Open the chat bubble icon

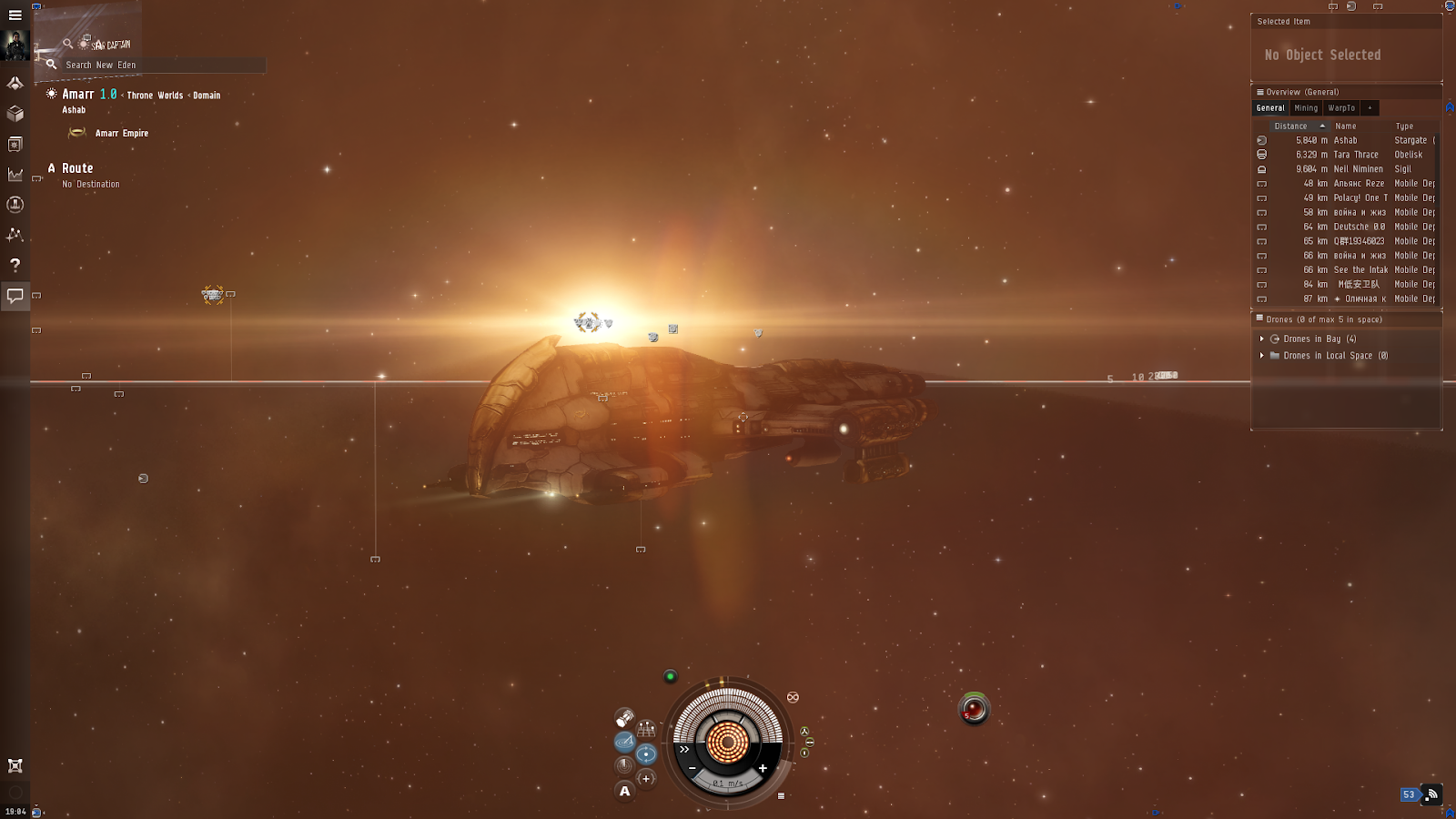click(x=15, y=295)
